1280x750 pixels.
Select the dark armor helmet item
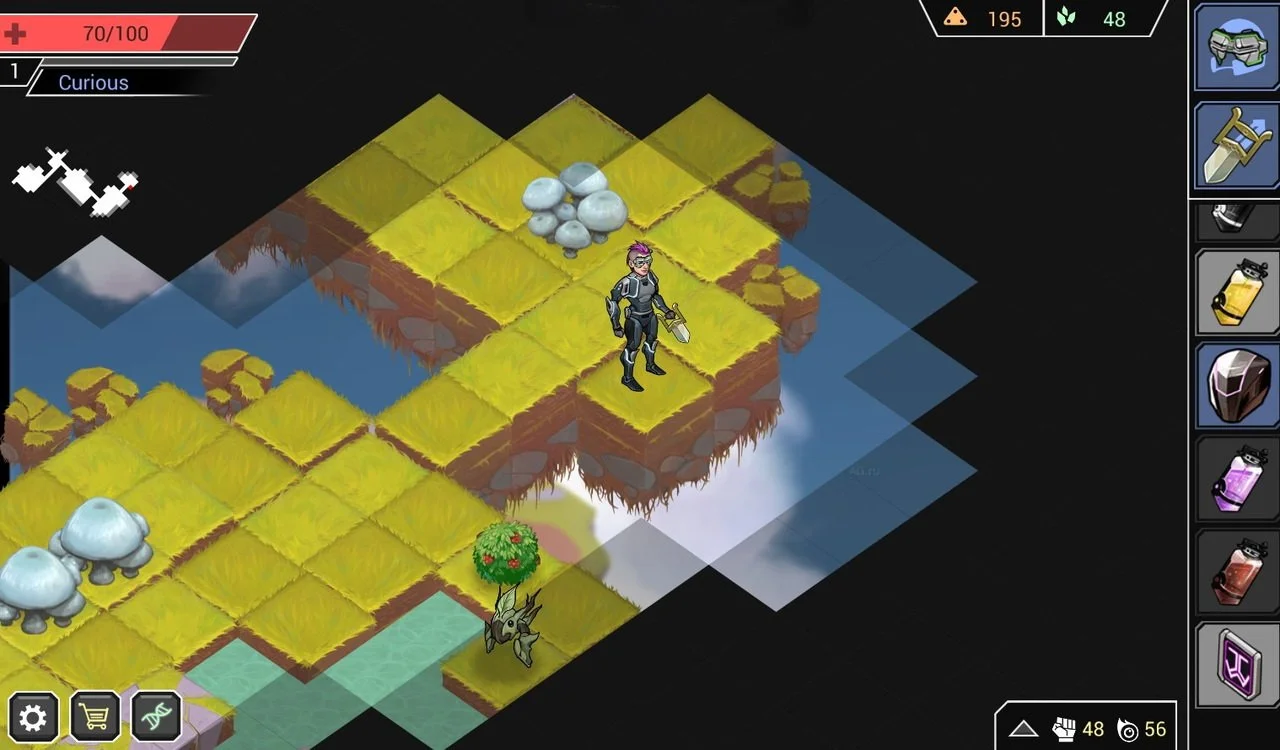[1236, 385]
